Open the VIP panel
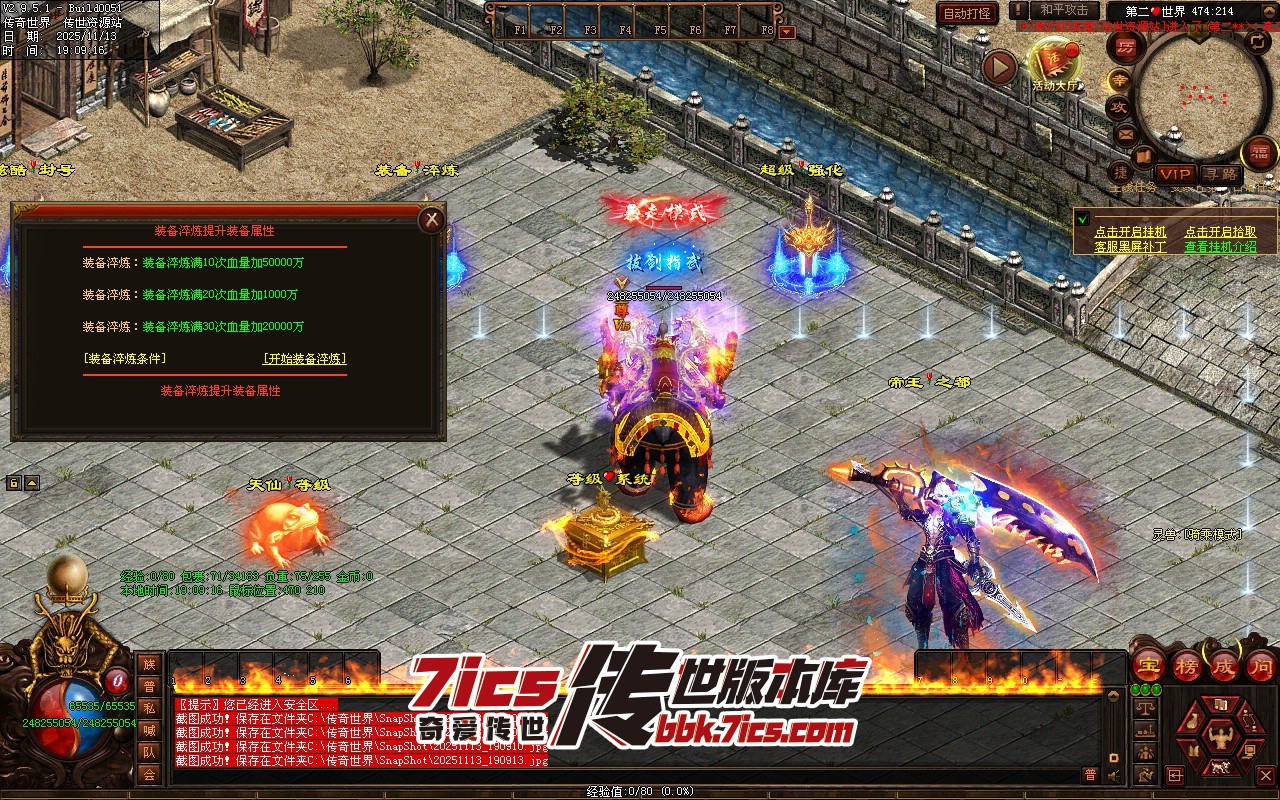This screenshot has width=1280, height=800. coord(1175,174)
